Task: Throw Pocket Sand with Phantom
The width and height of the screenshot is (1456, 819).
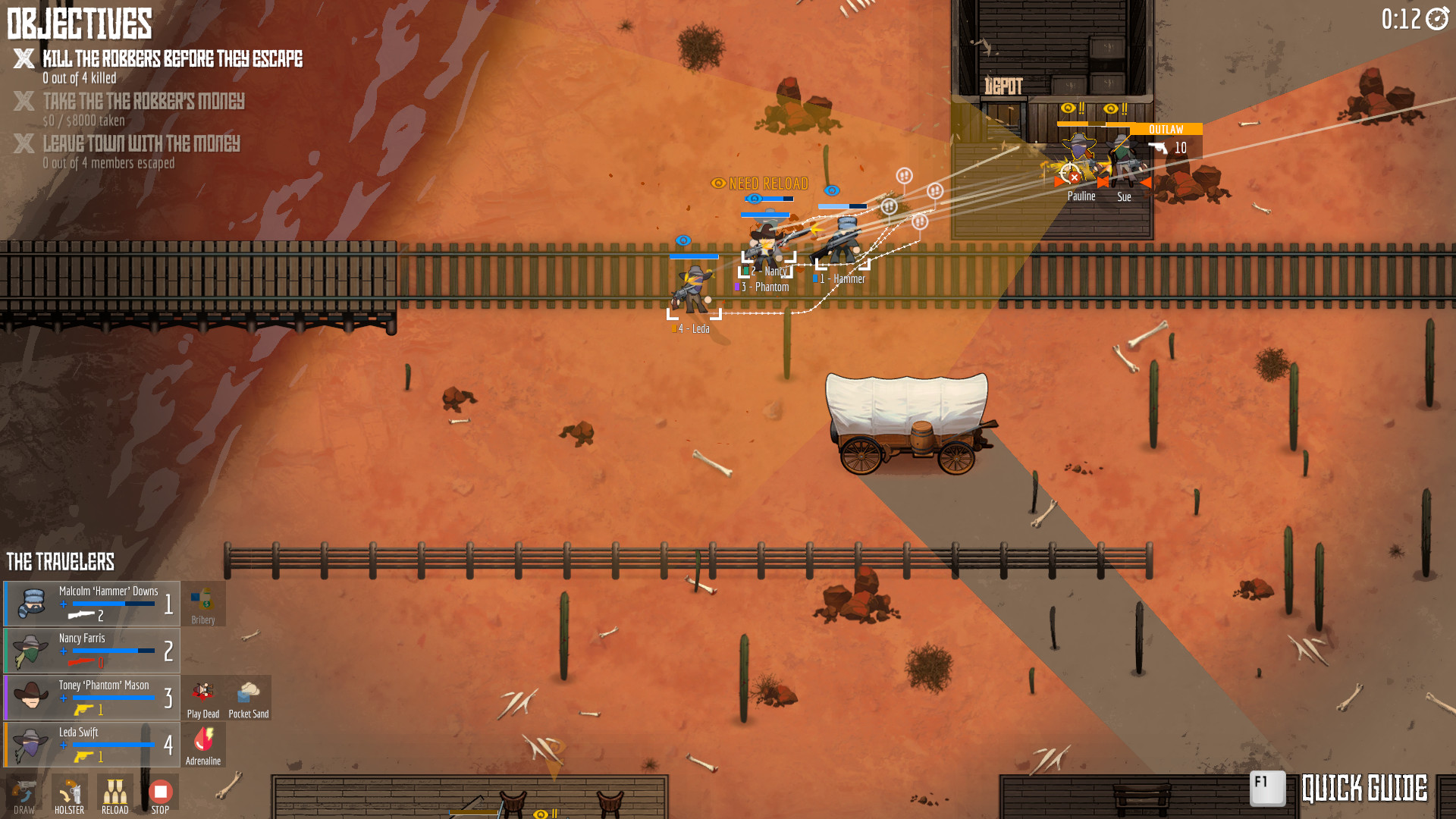Action: 249,692
